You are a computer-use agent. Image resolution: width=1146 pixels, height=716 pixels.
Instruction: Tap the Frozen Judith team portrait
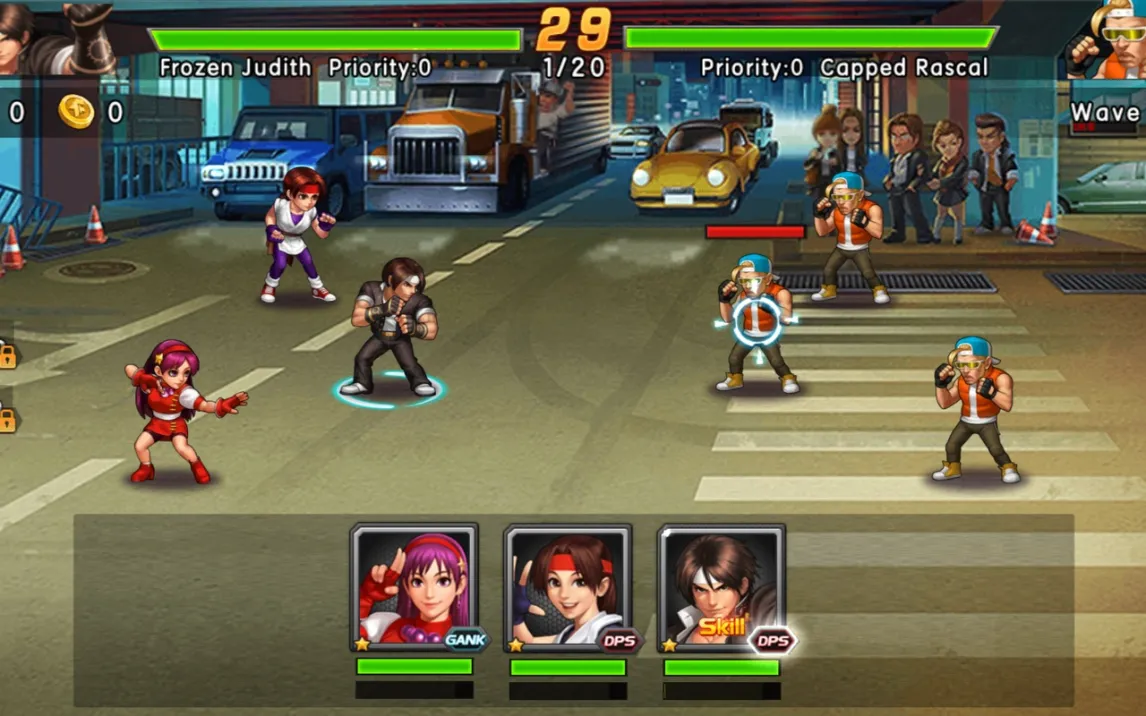pos(55,37)
